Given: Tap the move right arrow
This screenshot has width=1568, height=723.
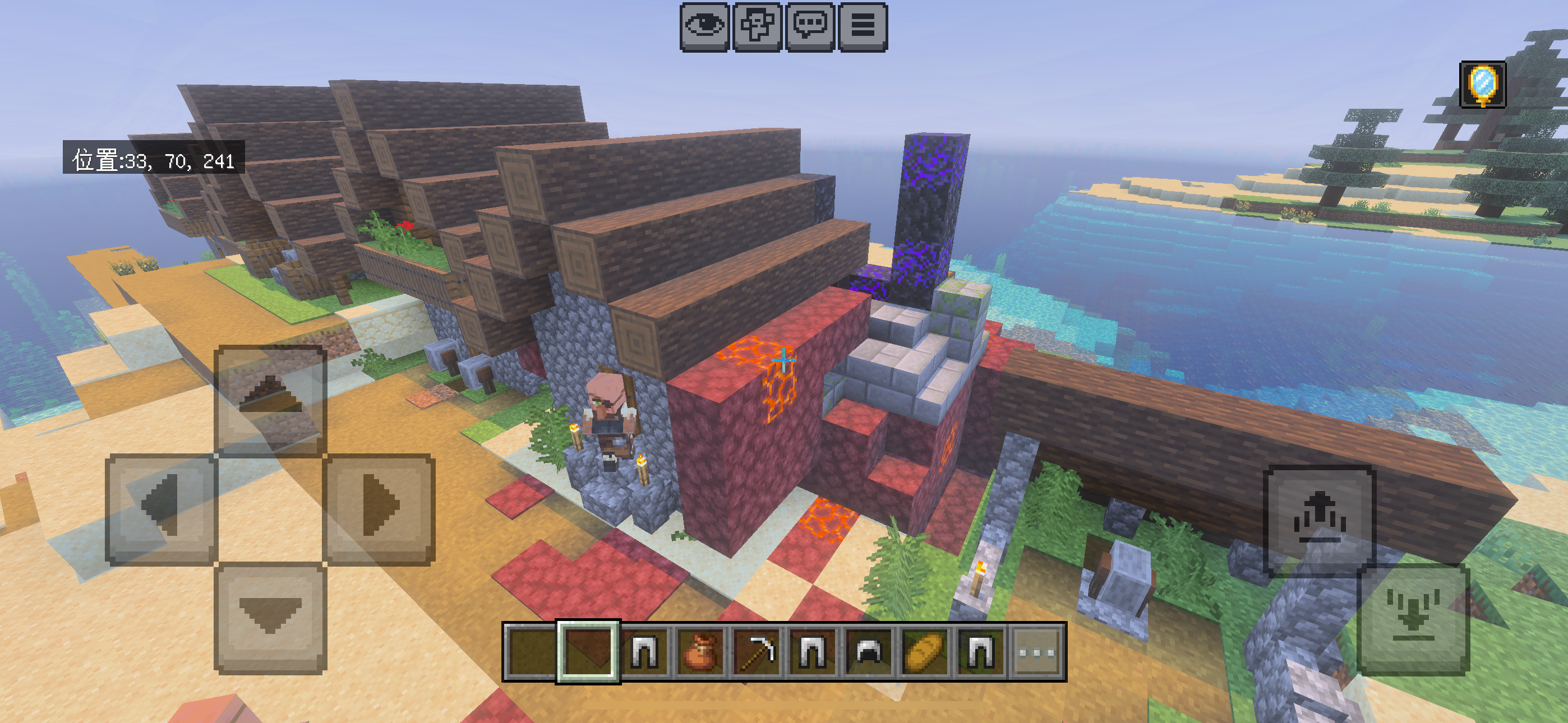Looking at the screenshot, I should pos(379,509).
